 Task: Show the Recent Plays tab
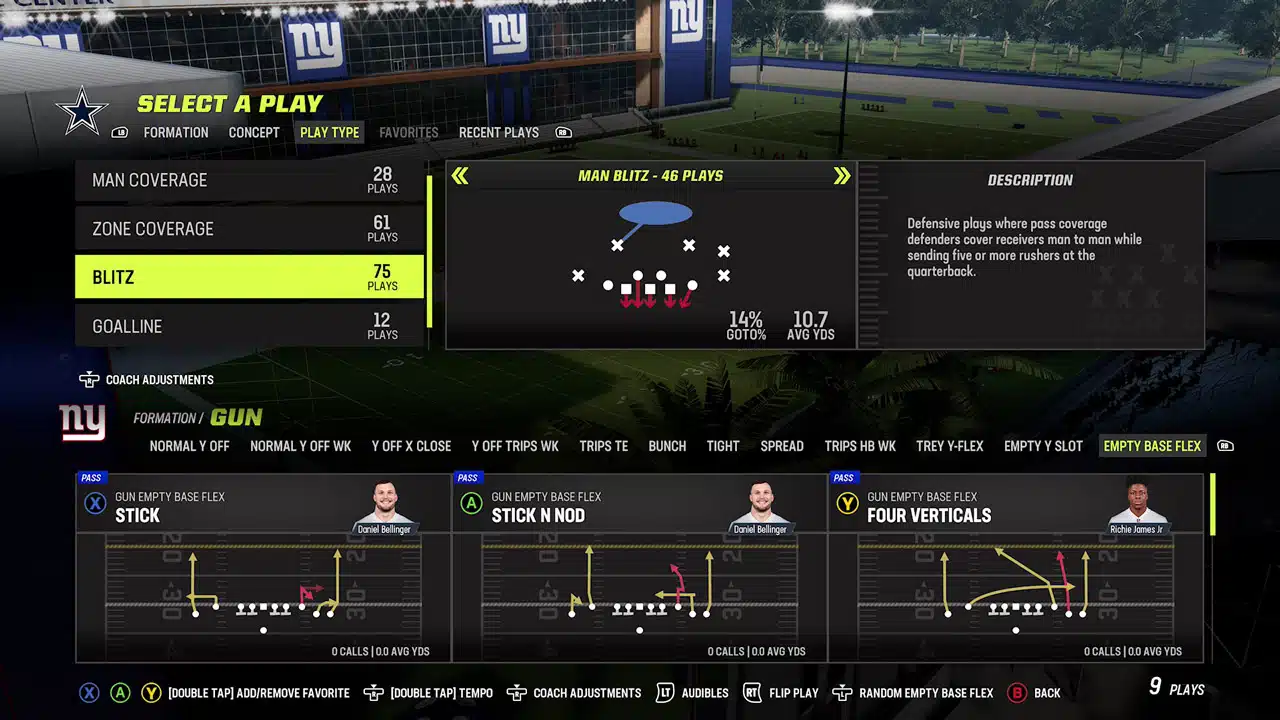tap(498, 132)
